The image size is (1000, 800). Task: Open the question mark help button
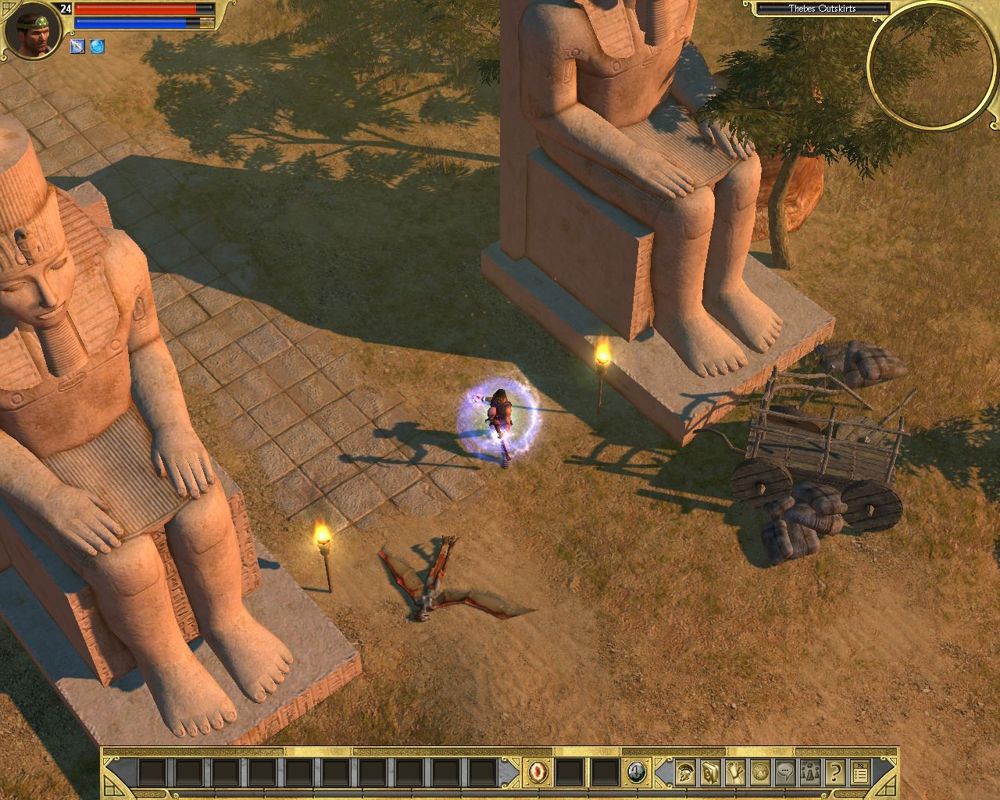pos(834,772)
